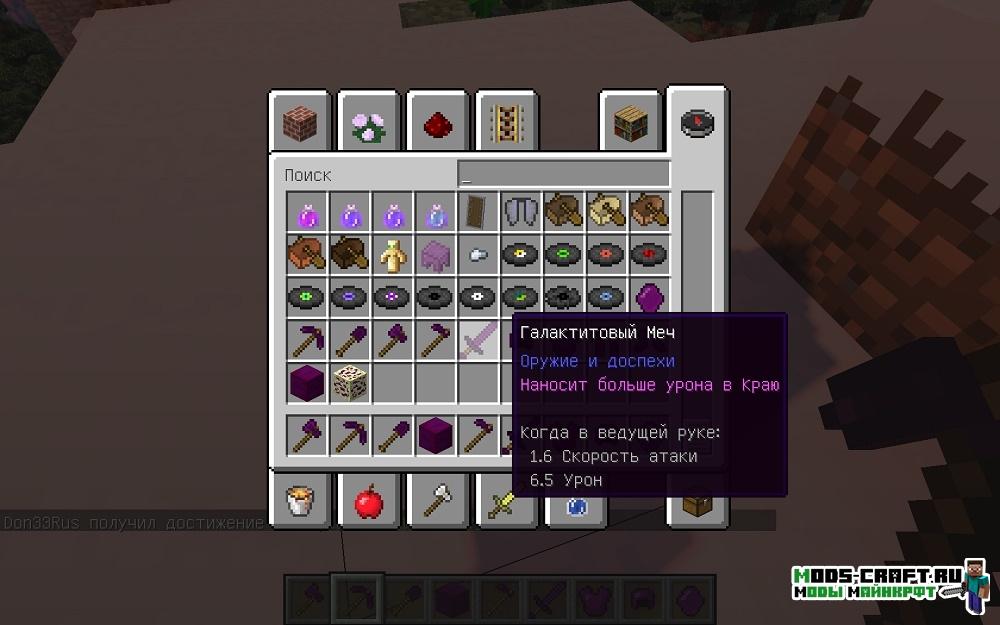
Task: Select the compass Search tab
Action: (x=697, y=122)
